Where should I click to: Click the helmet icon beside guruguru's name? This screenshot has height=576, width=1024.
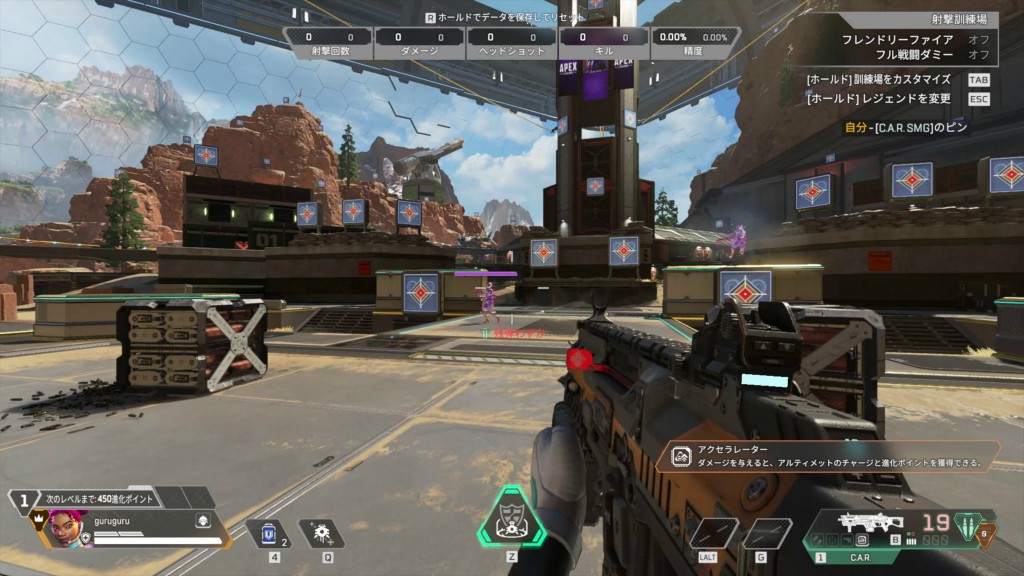pyautogui.click(x=202, y=521)
